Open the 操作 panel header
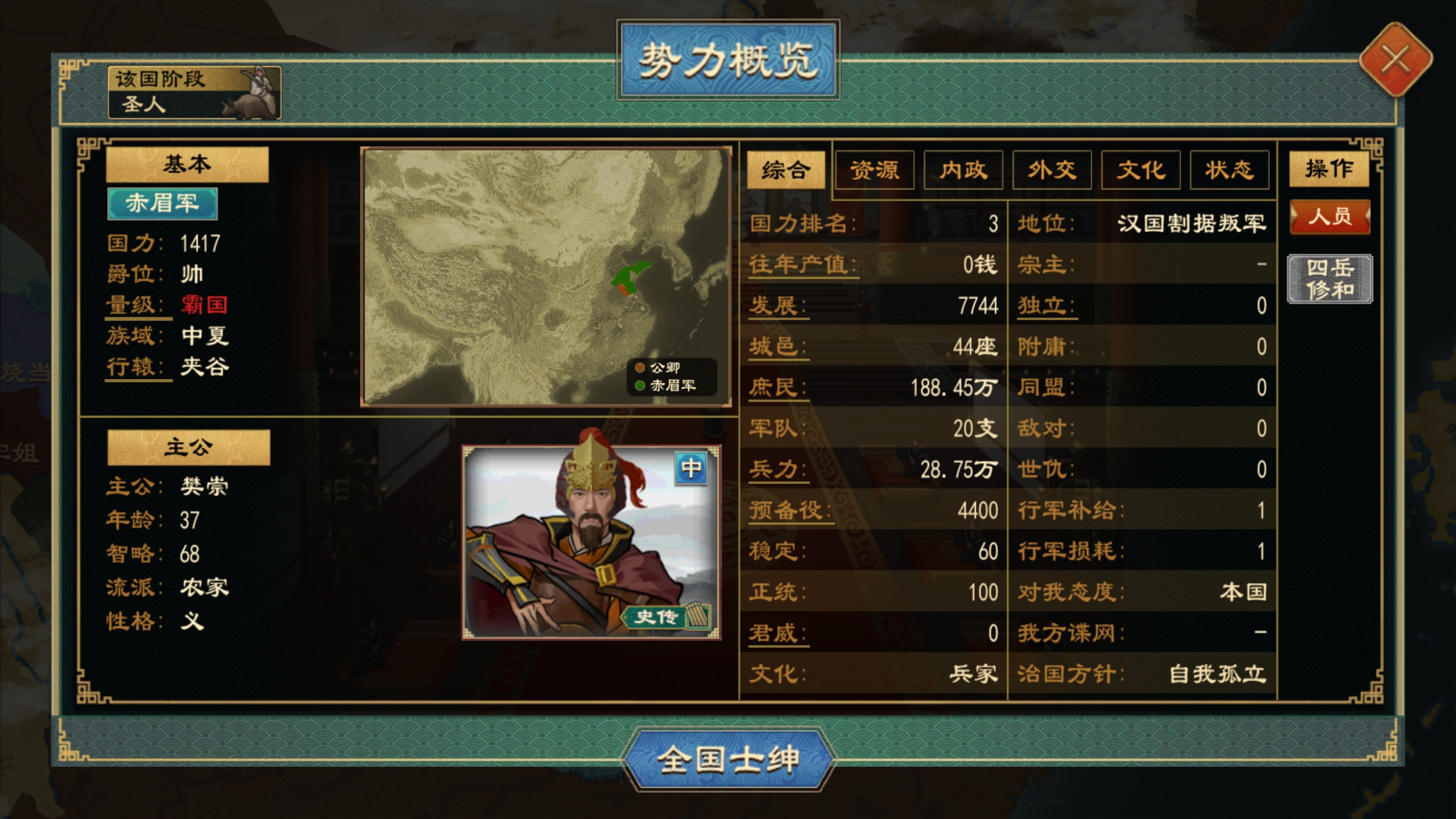This screenshot has height=819, width=1456. click(x=1329, y=169)
